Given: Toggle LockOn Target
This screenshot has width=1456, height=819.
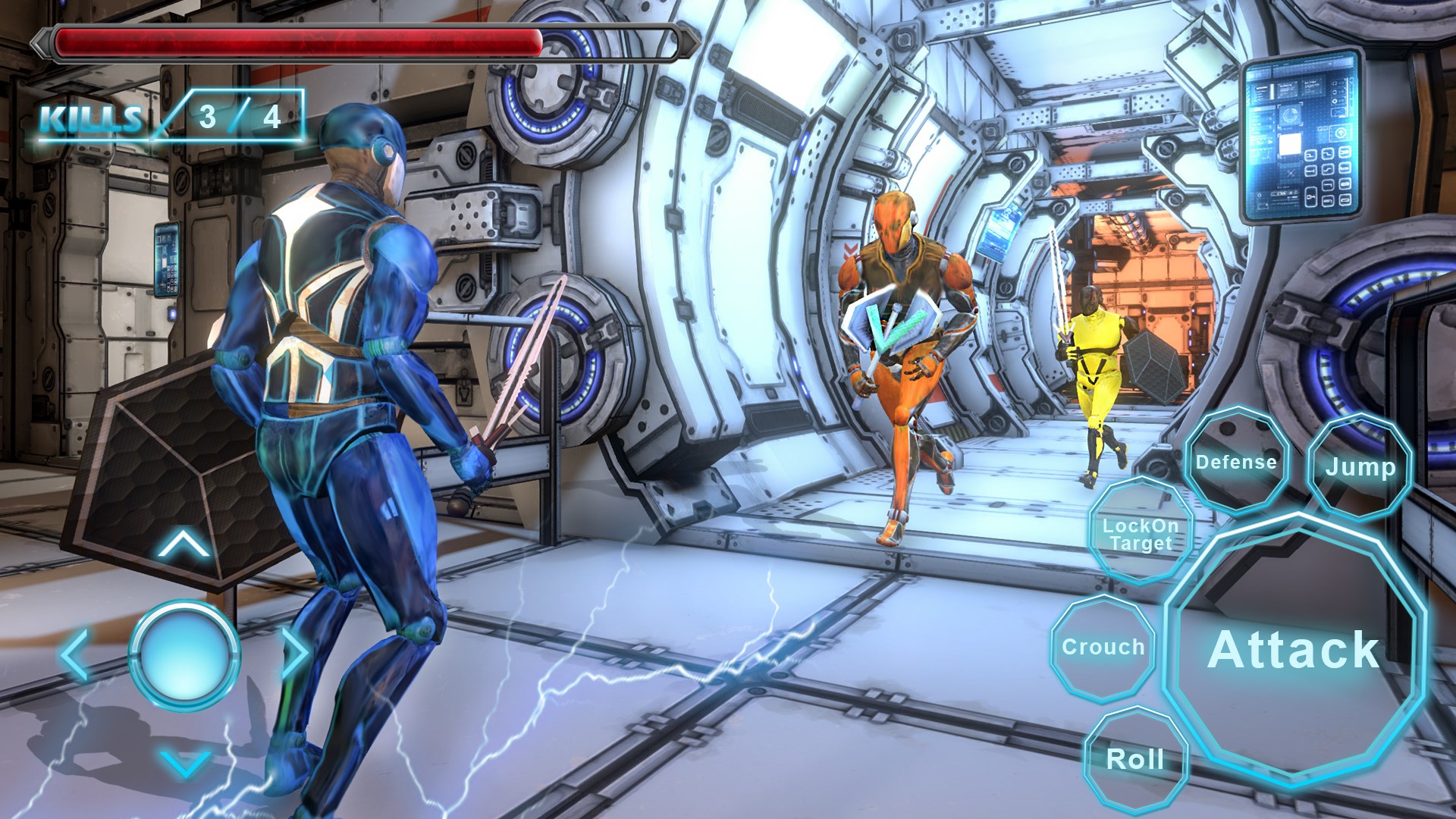Looking at the screenshot, I should pyautogui.click(x=1140, y=534).
